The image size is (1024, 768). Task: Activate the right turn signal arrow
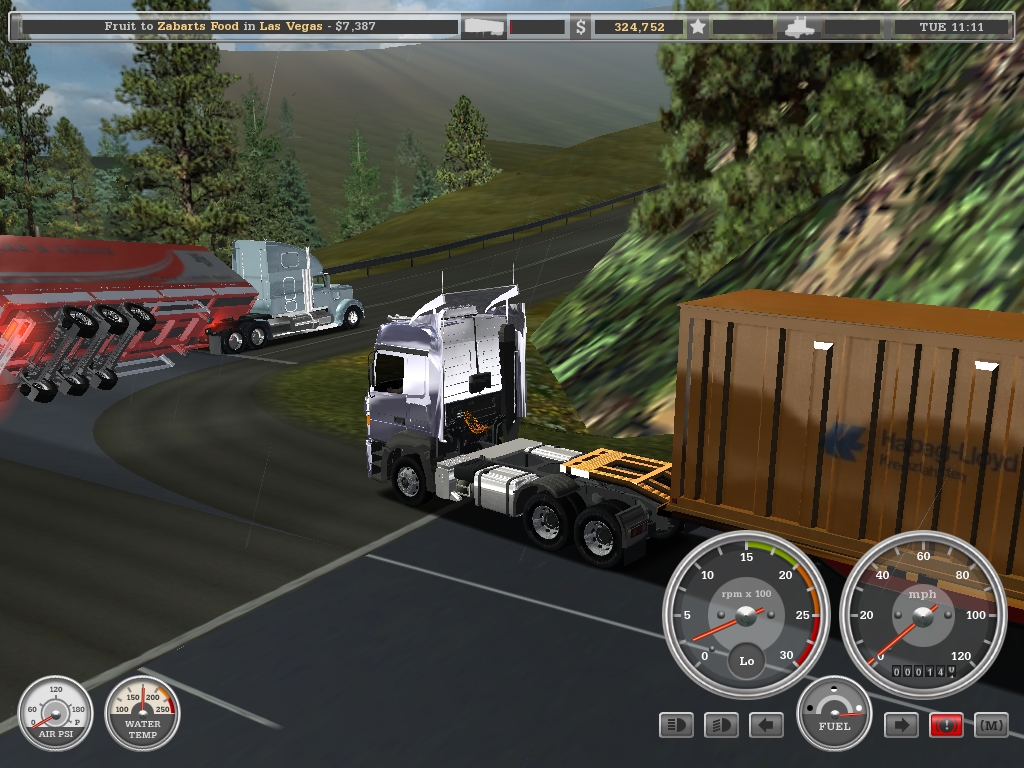coord(901,725)
